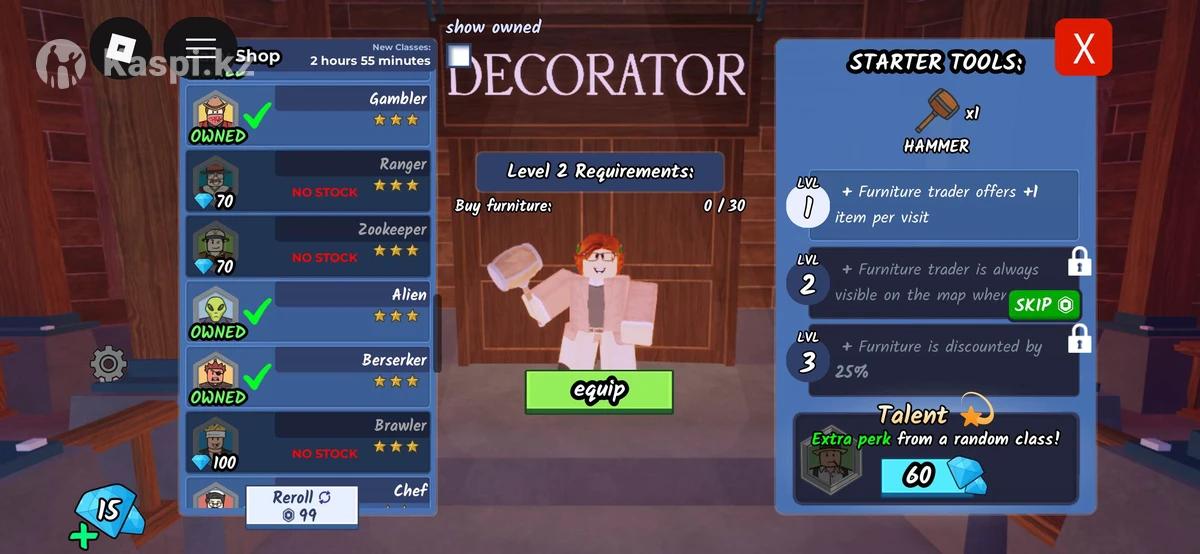Reroll the shop for 99 Robux
Image resolution: width=1200 pixels, height=554 pixels.
click(302, 506)
